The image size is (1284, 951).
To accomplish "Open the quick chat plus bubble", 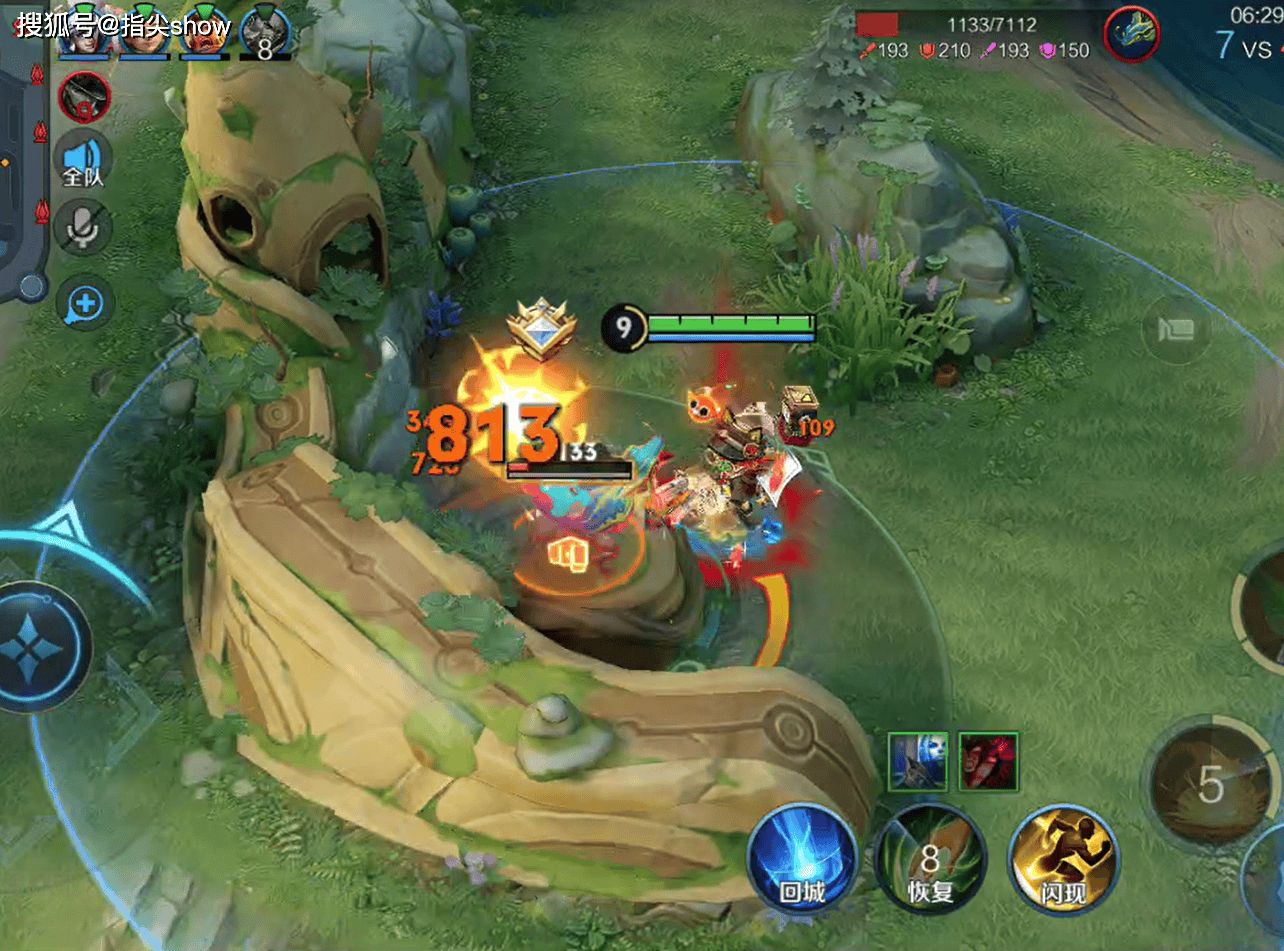I will tap(84, 304).
